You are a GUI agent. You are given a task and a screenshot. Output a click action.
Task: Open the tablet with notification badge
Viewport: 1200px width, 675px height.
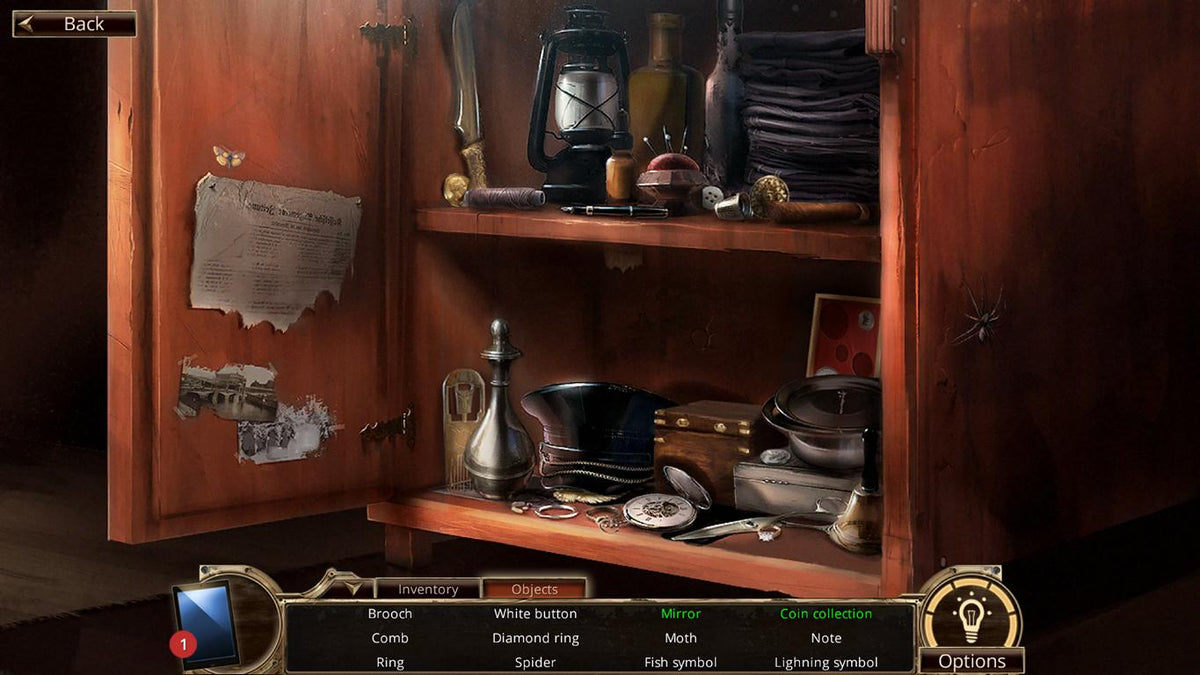point(208,624)
